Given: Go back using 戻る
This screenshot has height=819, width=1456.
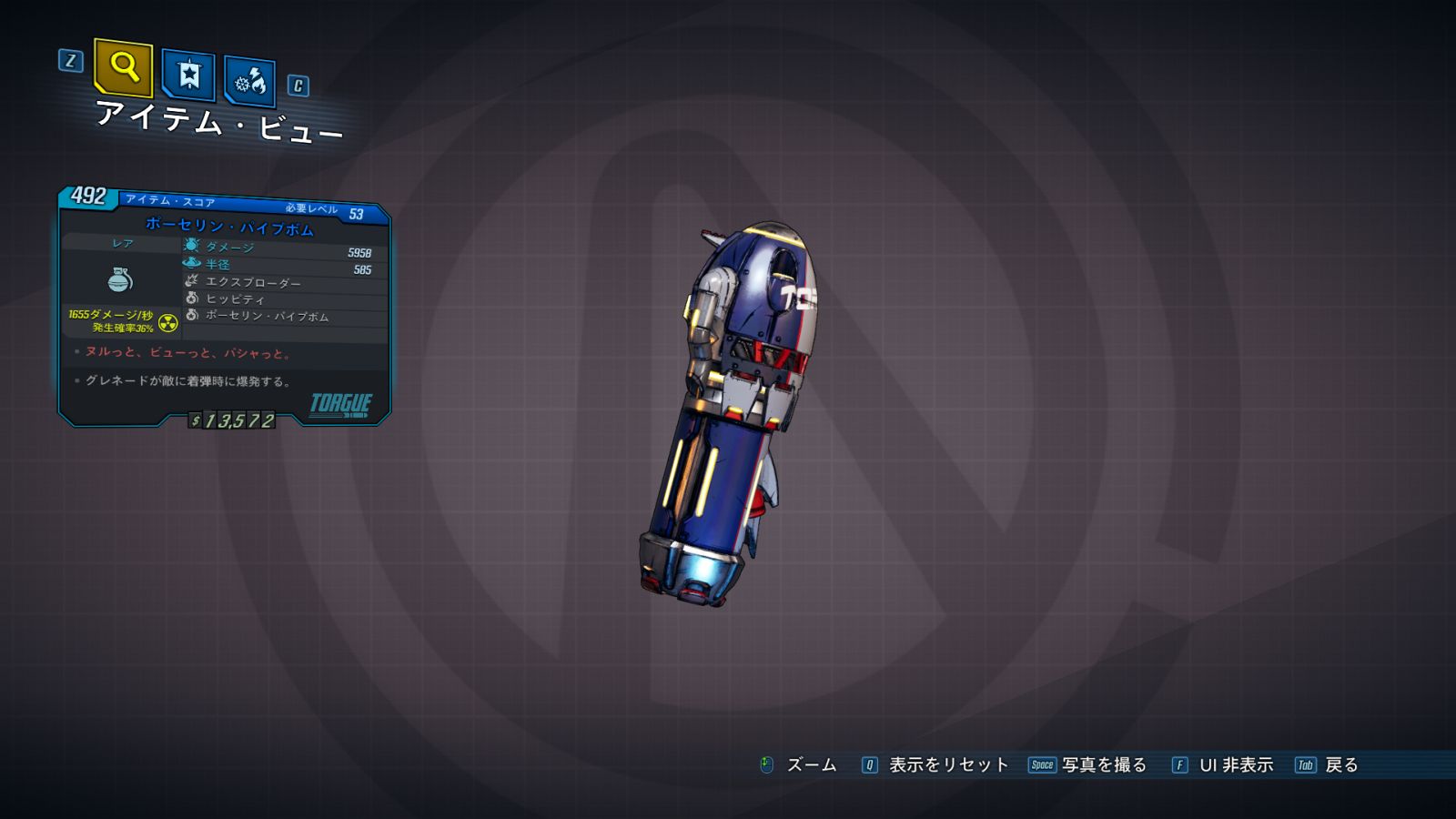Looking at the screenshot, I should tap(1328, 765).
